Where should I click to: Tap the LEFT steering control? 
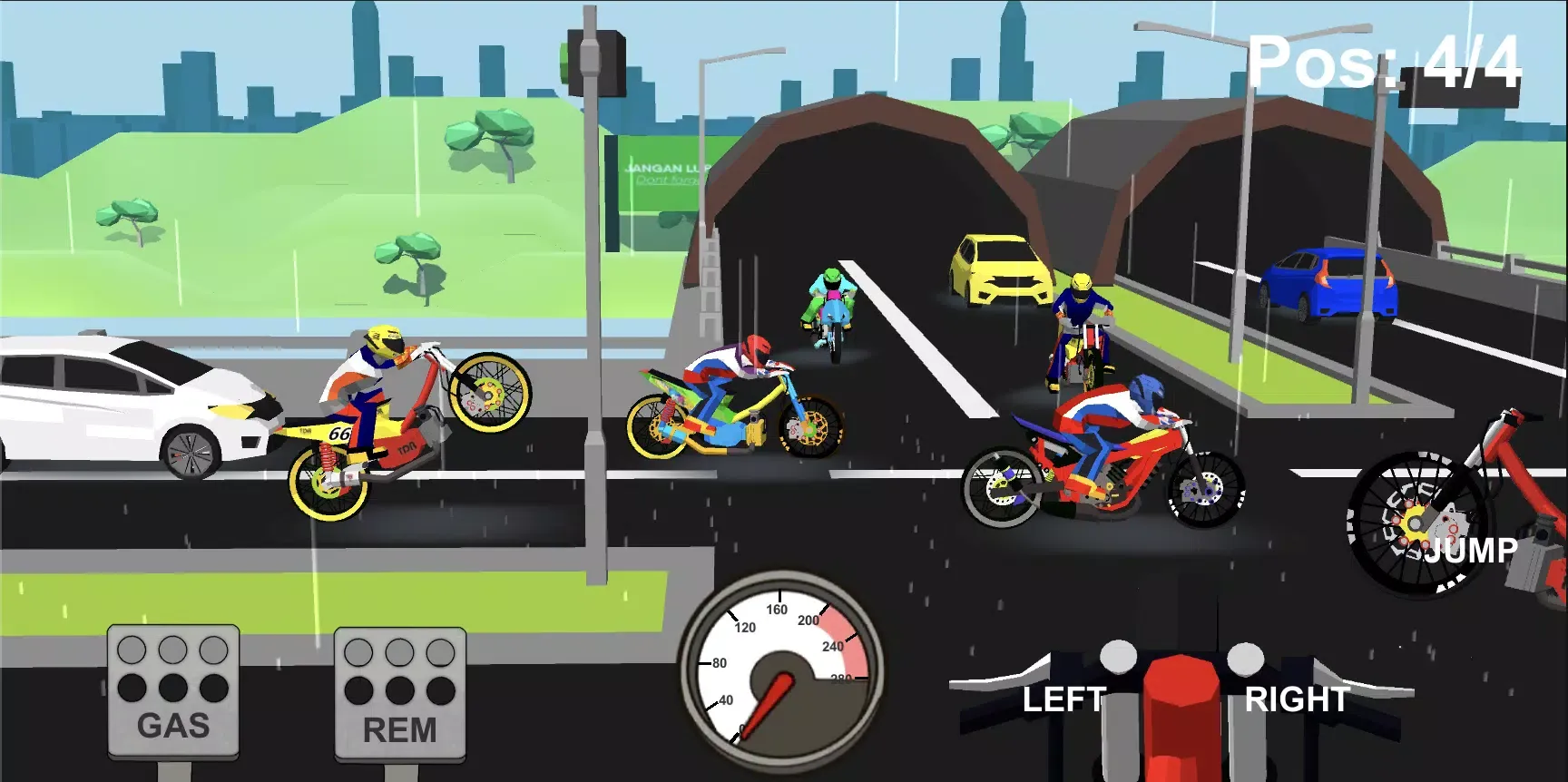(x=1066, y=700)
